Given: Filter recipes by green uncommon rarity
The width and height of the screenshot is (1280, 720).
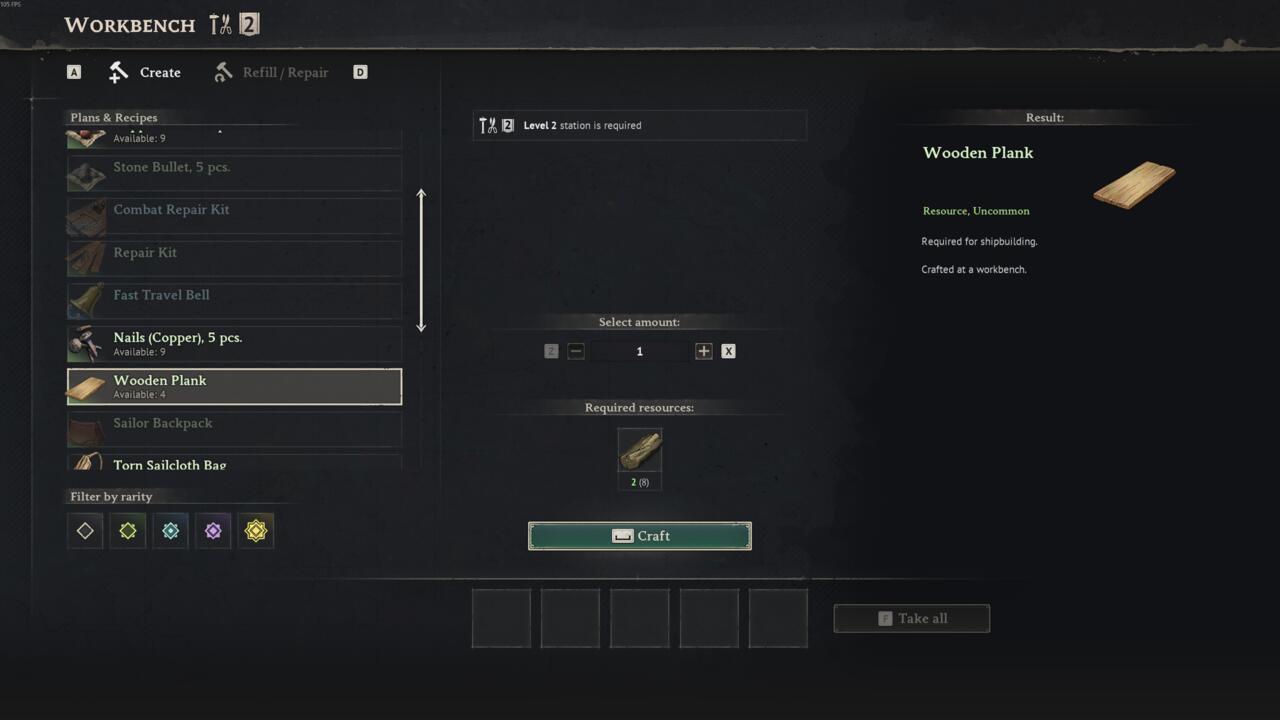Looking at the screenshot, I should pyautogui.click(x=128, y=531).
